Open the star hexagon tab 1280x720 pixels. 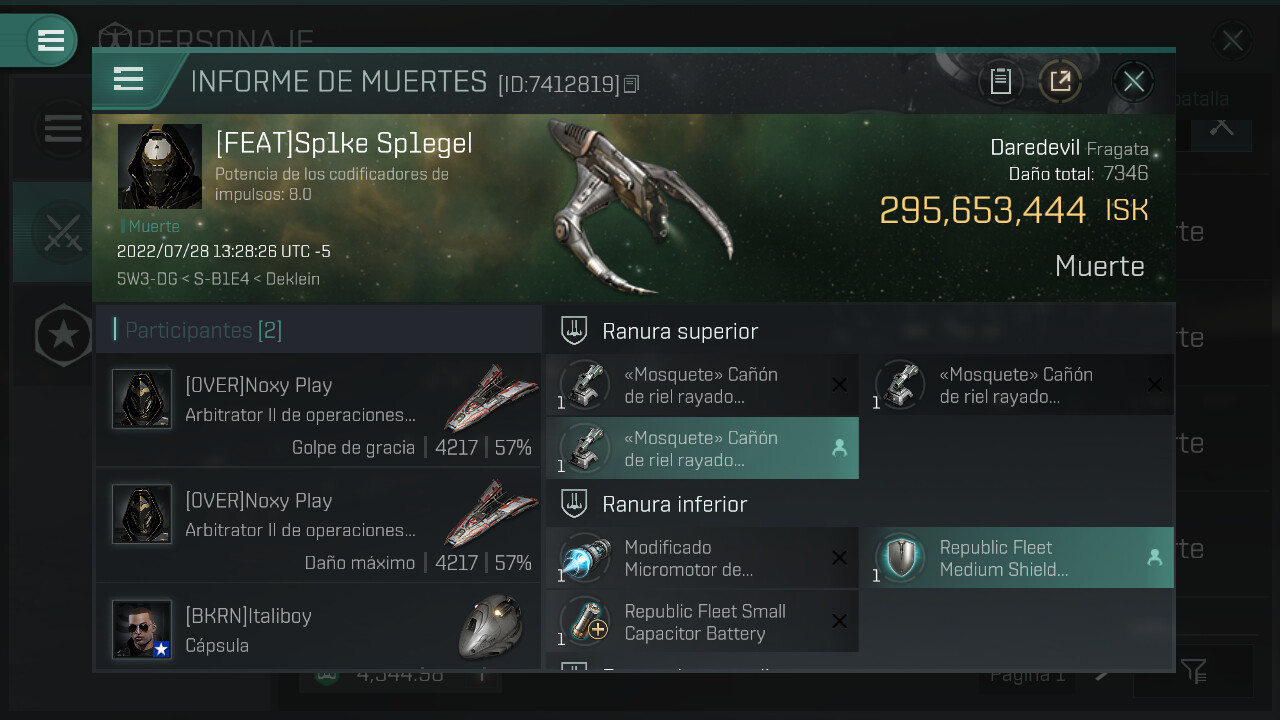click(x=64, y=335)
